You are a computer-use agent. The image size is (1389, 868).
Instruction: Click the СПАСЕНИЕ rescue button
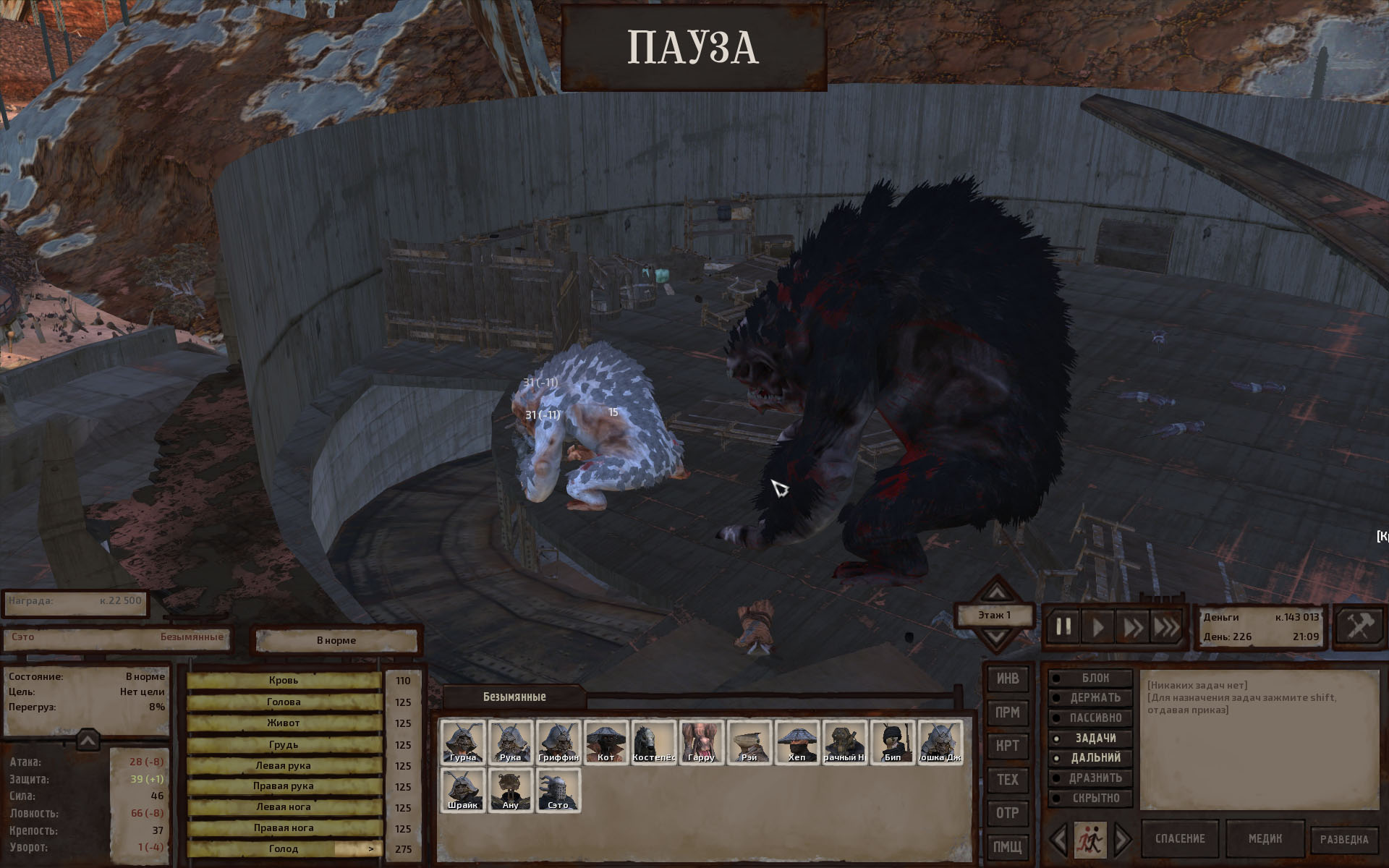coord(1180,839)
